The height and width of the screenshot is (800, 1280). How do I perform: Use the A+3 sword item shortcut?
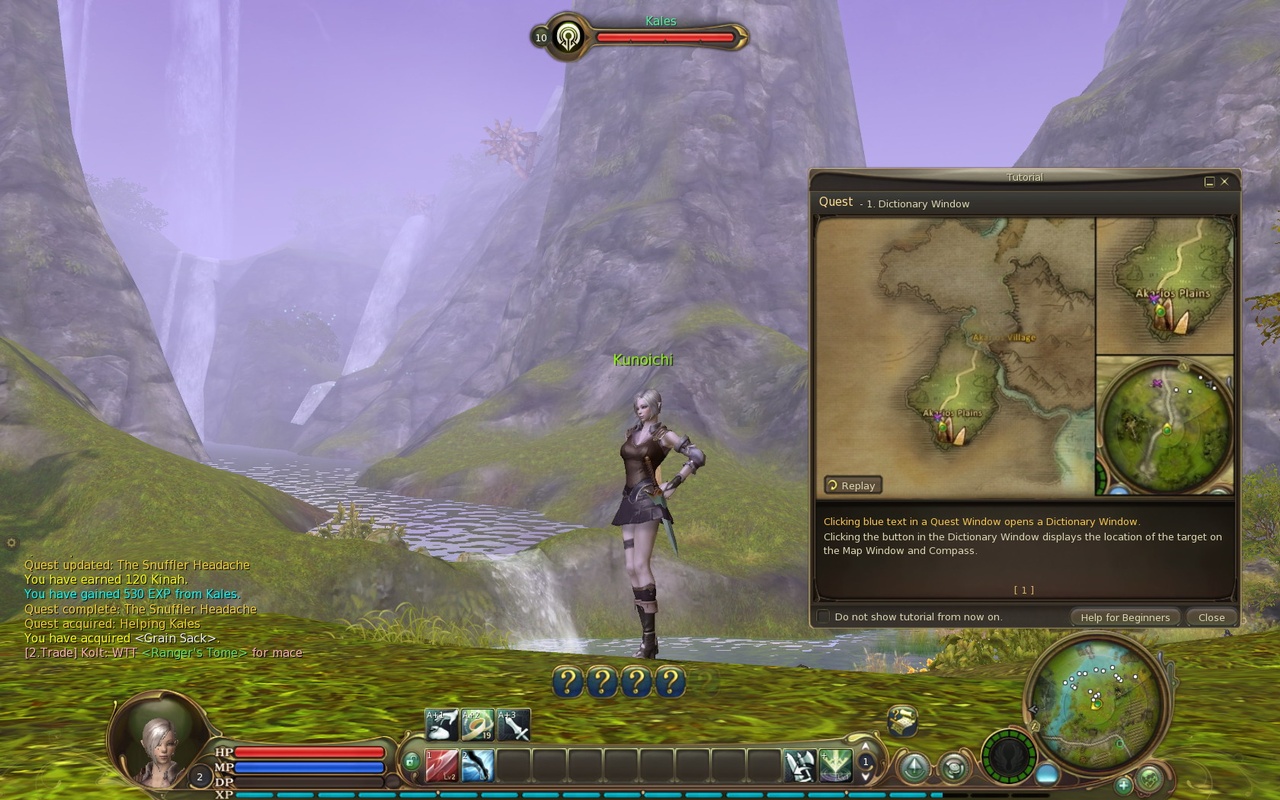[x=513, y=722]
